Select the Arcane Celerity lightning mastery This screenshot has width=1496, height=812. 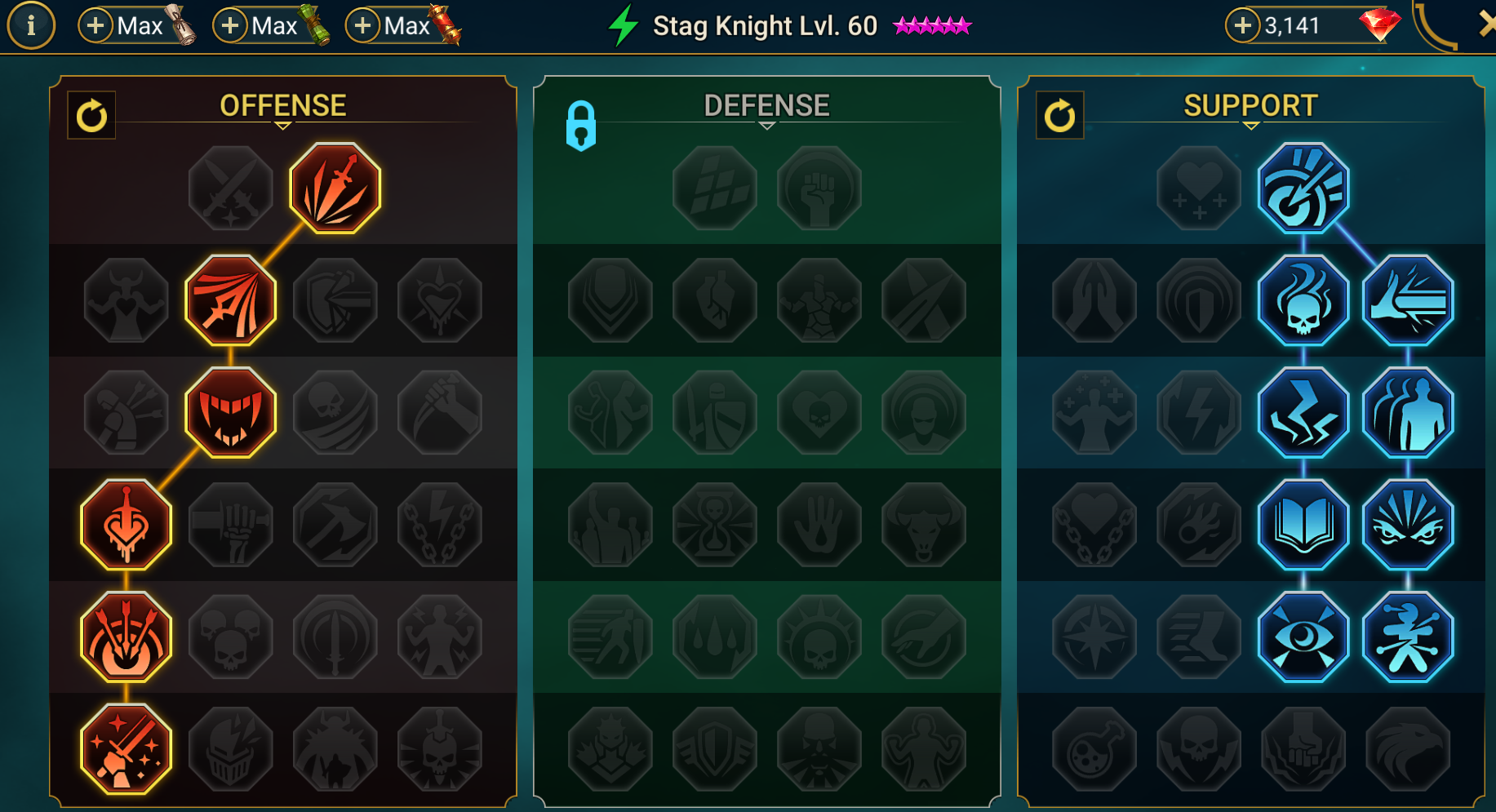click(1303, 412)
